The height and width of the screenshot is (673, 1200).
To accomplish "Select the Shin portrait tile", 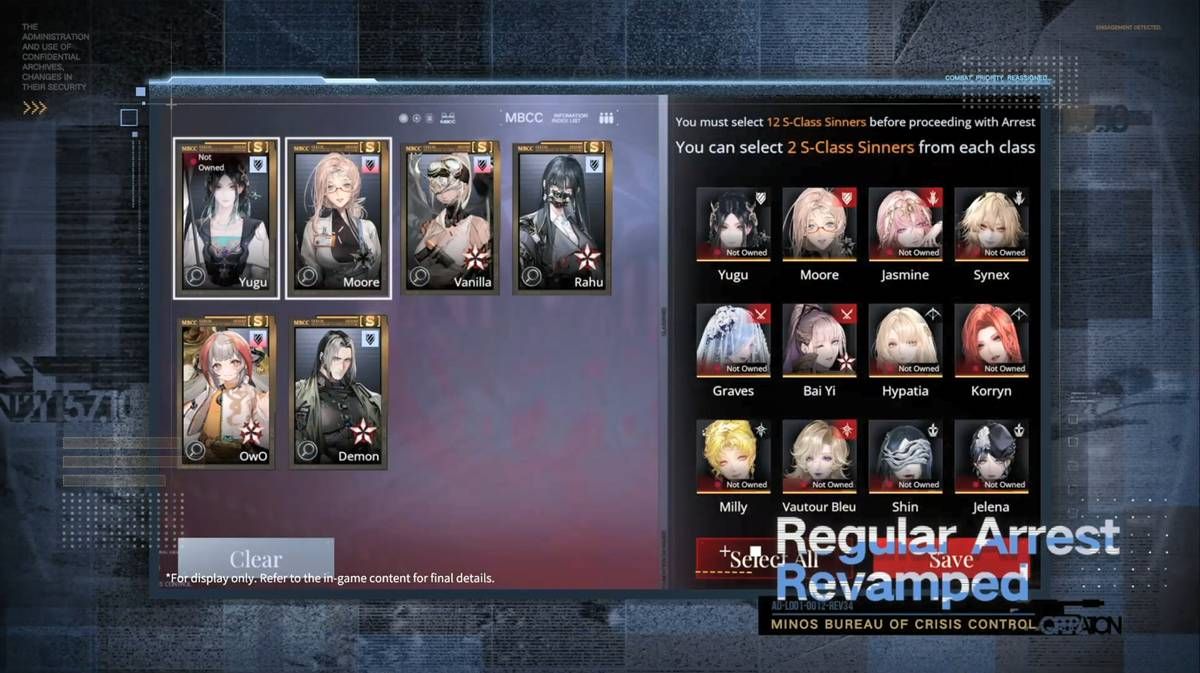I will click(906, 455).
